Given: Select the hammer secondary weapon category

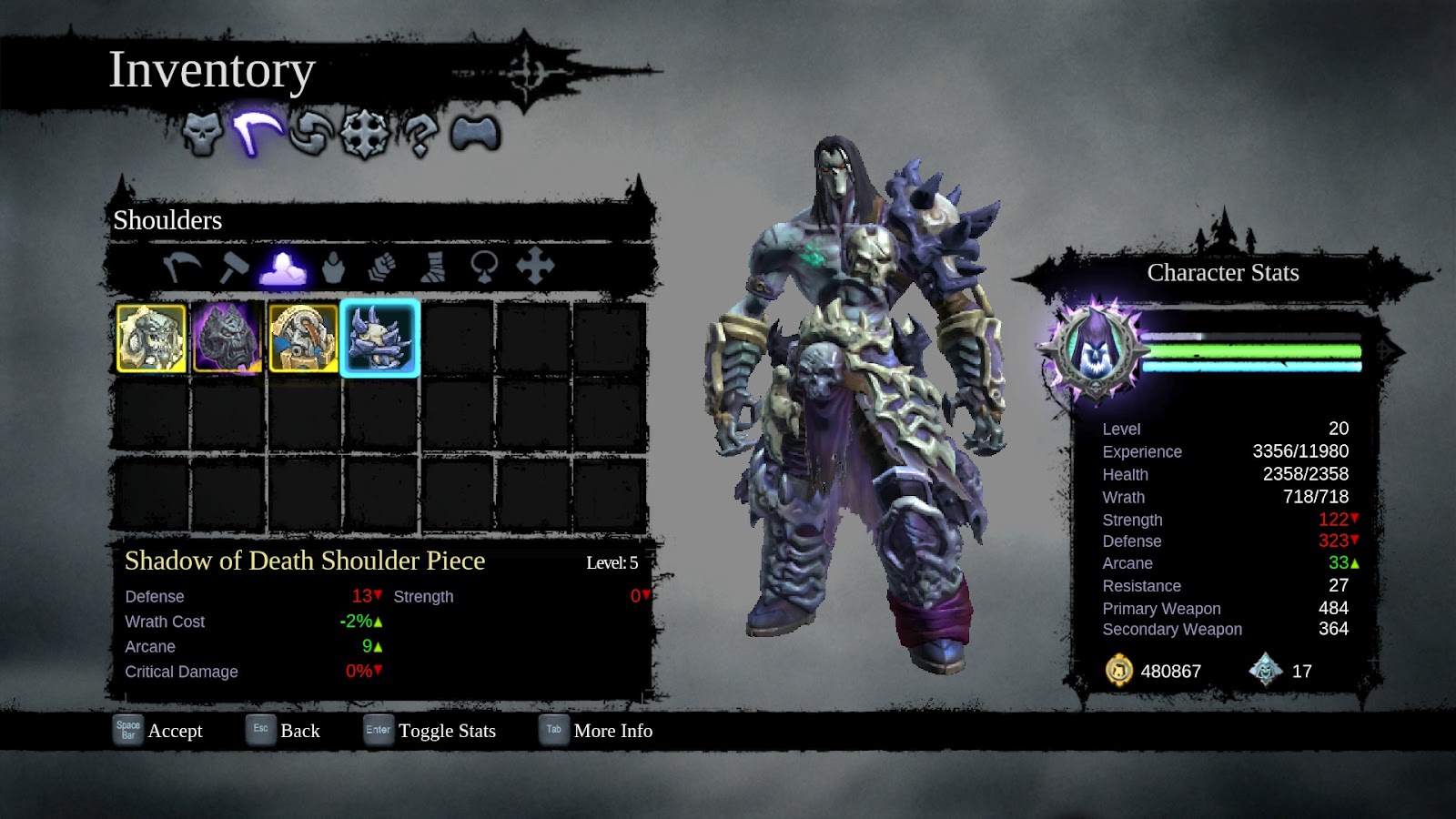Looking at the screenshot, I should (x=236, y=268).
